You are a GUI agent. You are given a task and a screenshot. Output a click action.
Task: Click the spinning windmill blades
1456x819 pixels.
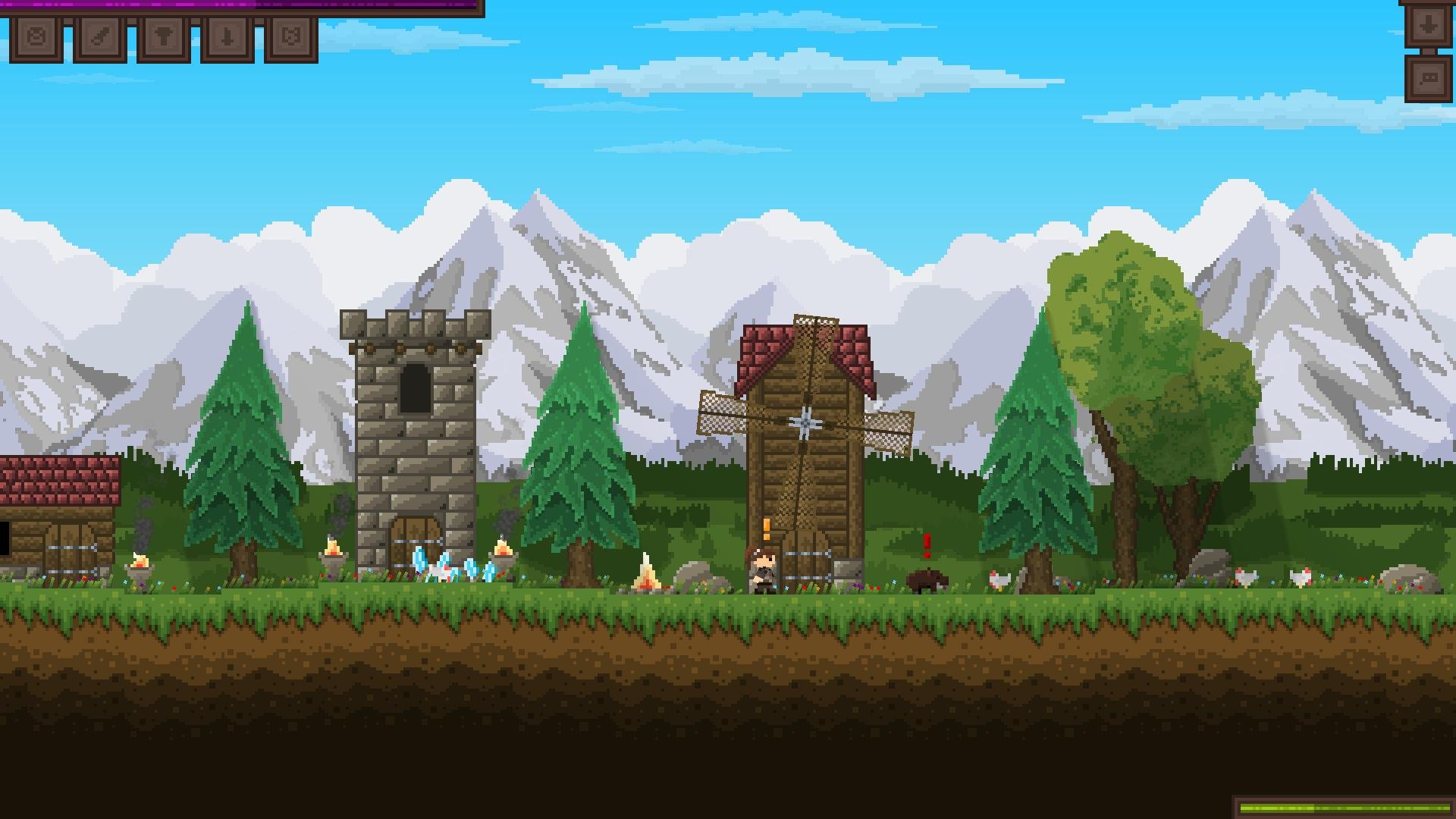pos(805,422)
